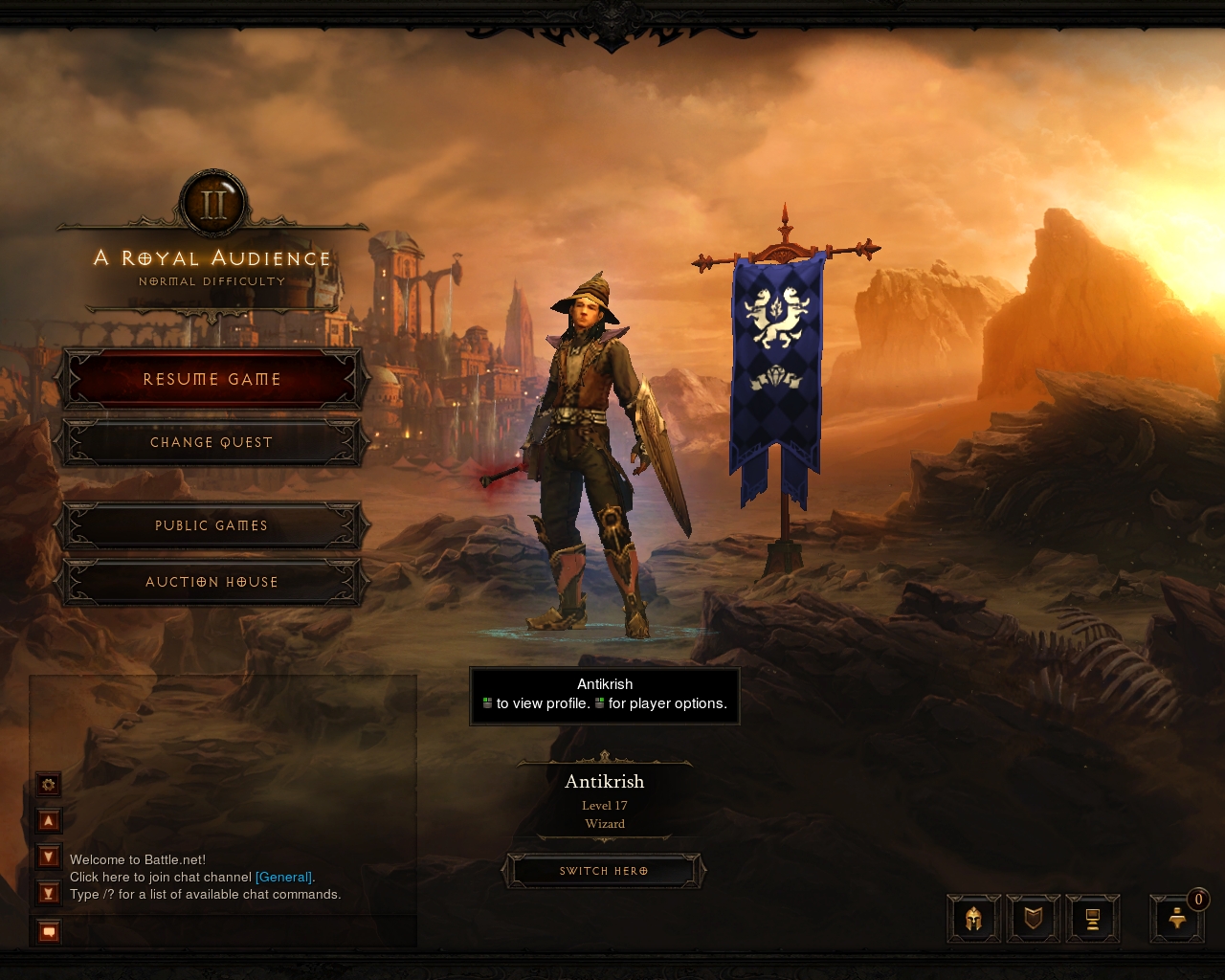Jump to bottom of chat log

click(49, 894)
